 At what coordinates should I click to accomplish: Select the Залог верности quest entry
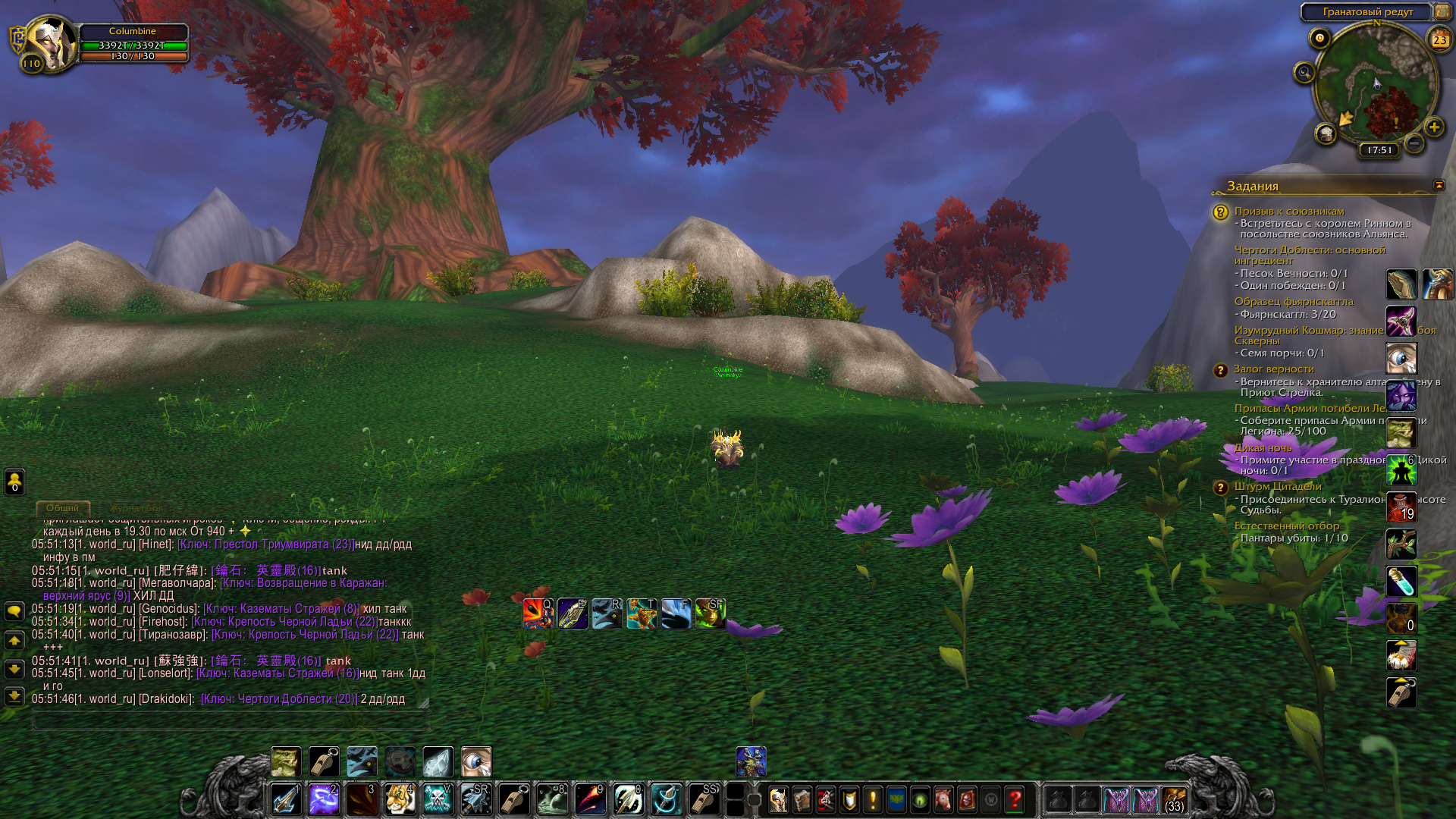click(x=1273, y=369)
